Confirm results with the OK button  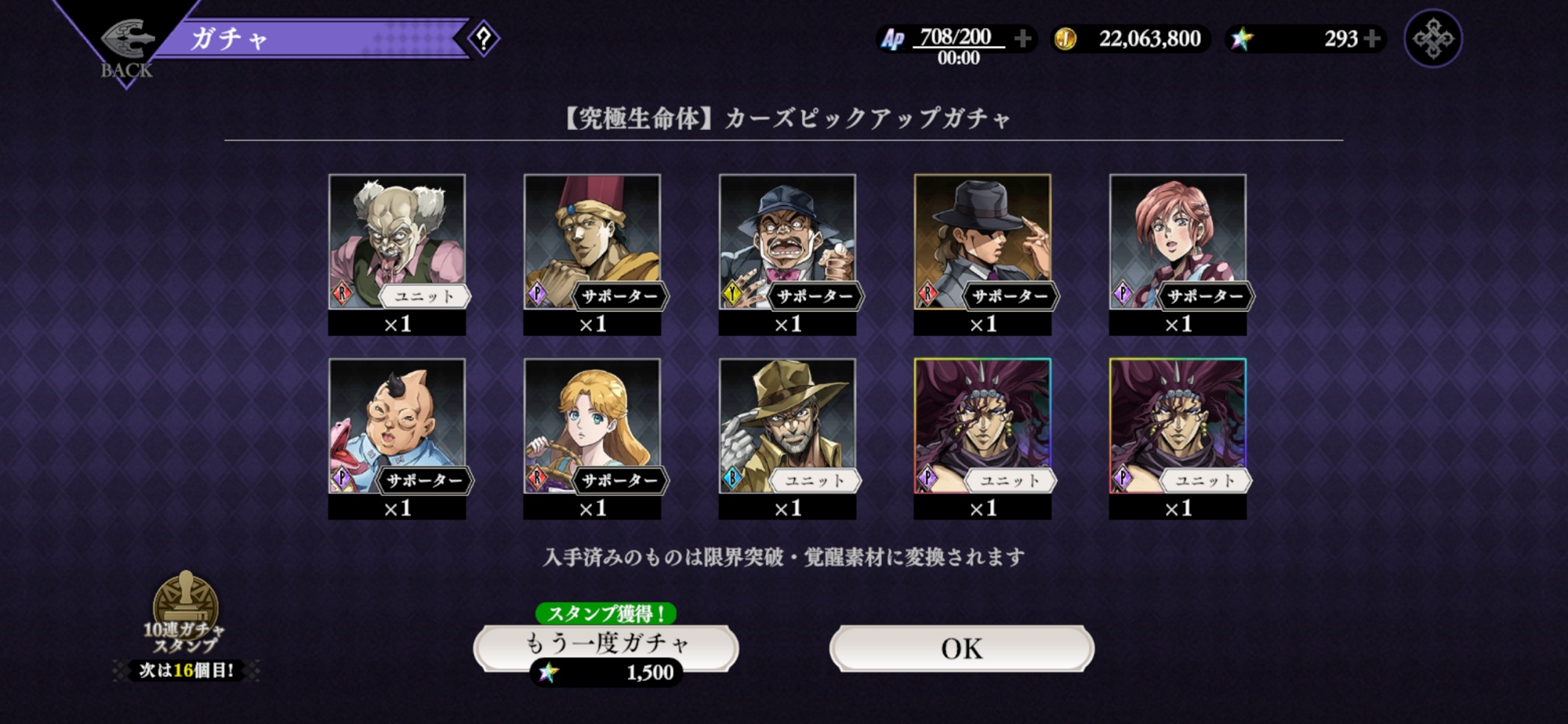point(961,649)
